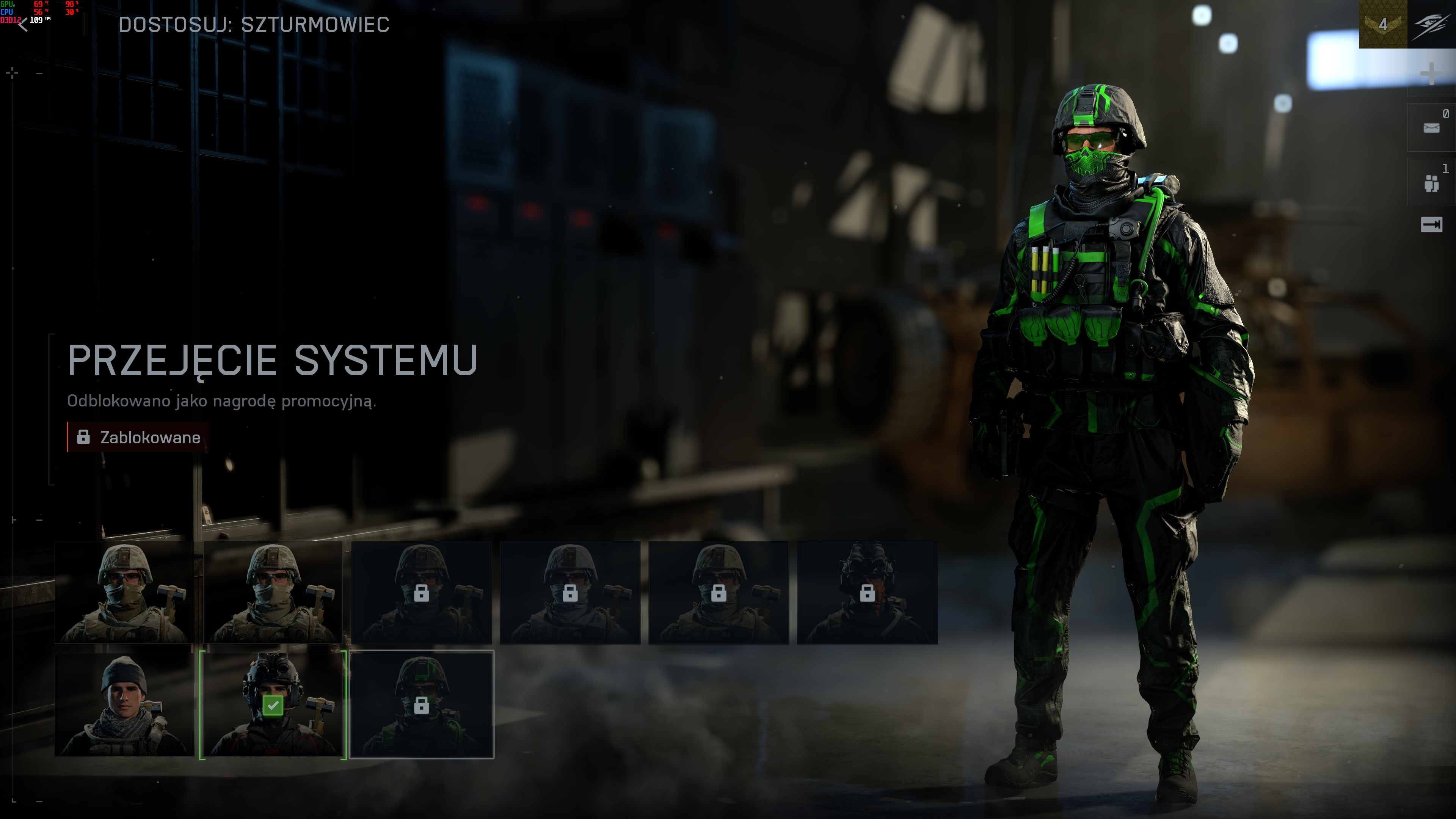
Task: Open the winged eye profile emblem
Action: point(1431,24)
